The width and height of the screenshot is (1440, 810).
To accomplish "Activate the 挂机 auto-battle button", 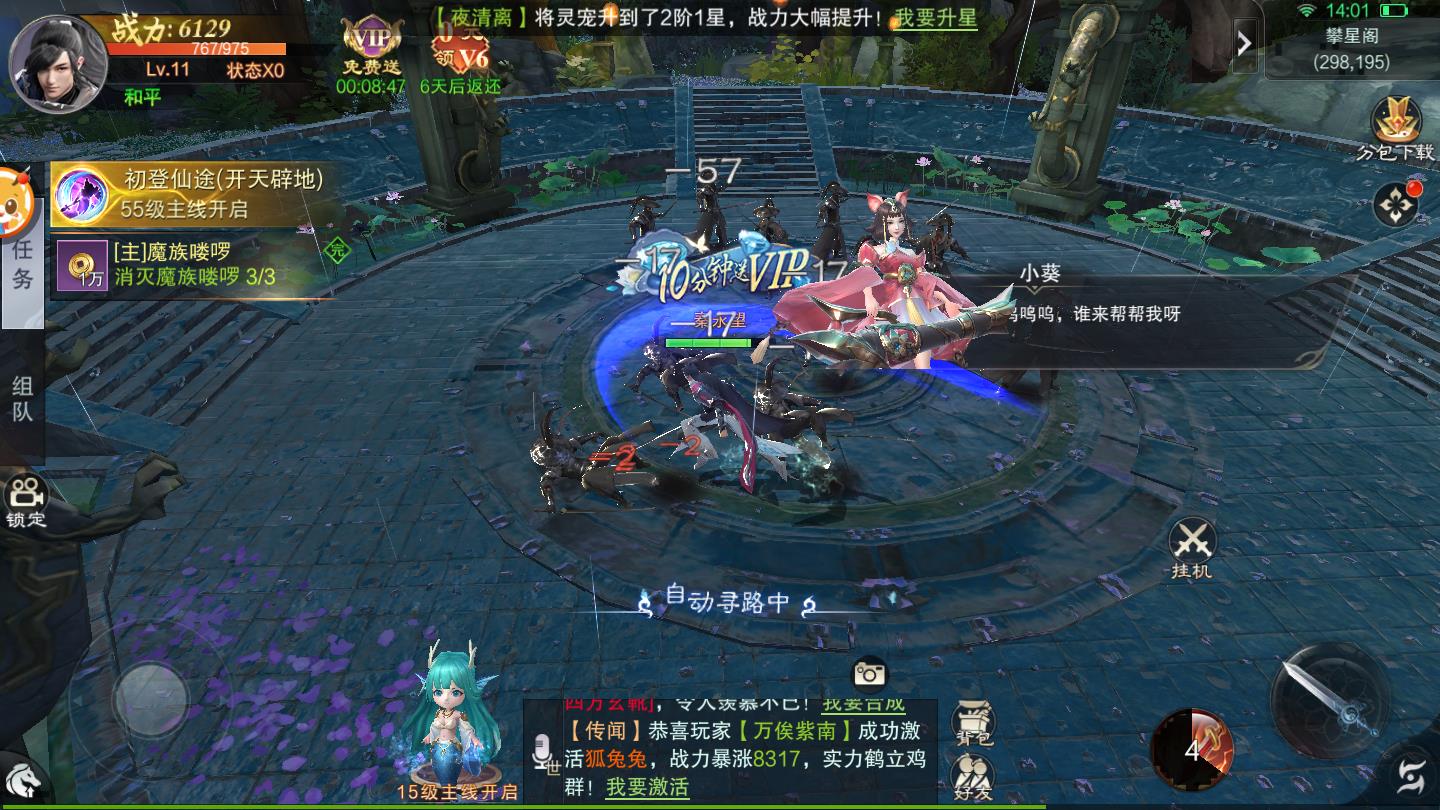I will [1192, 548].
